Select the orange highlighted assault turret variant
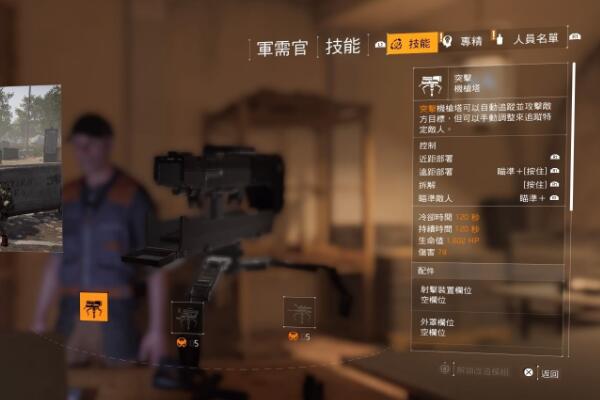Screen dimensions: 600x400 point(94,307)
